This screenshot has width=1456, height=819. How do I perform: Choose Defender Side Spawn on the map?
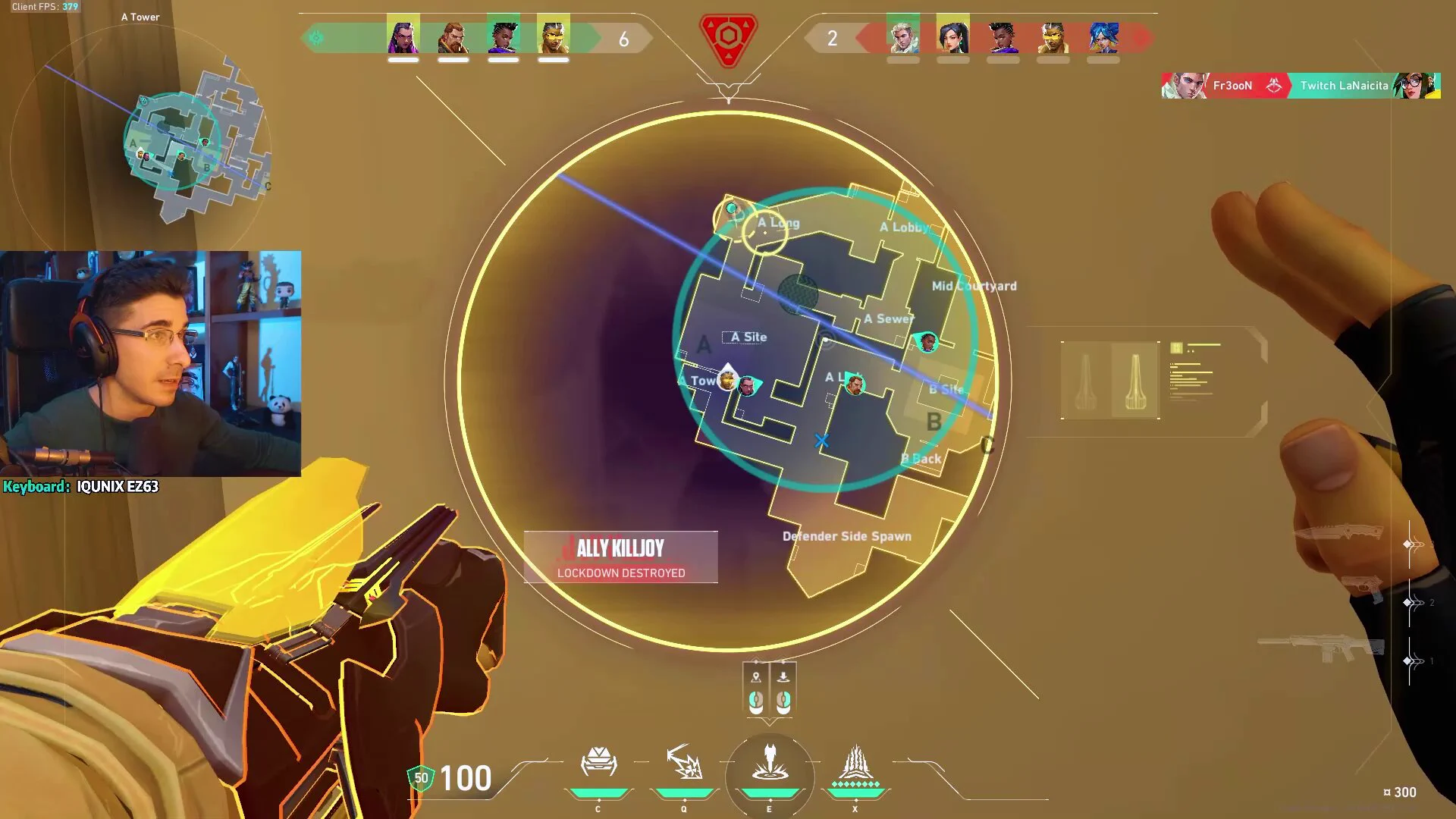pyautogui.click(x=846, y=536)
